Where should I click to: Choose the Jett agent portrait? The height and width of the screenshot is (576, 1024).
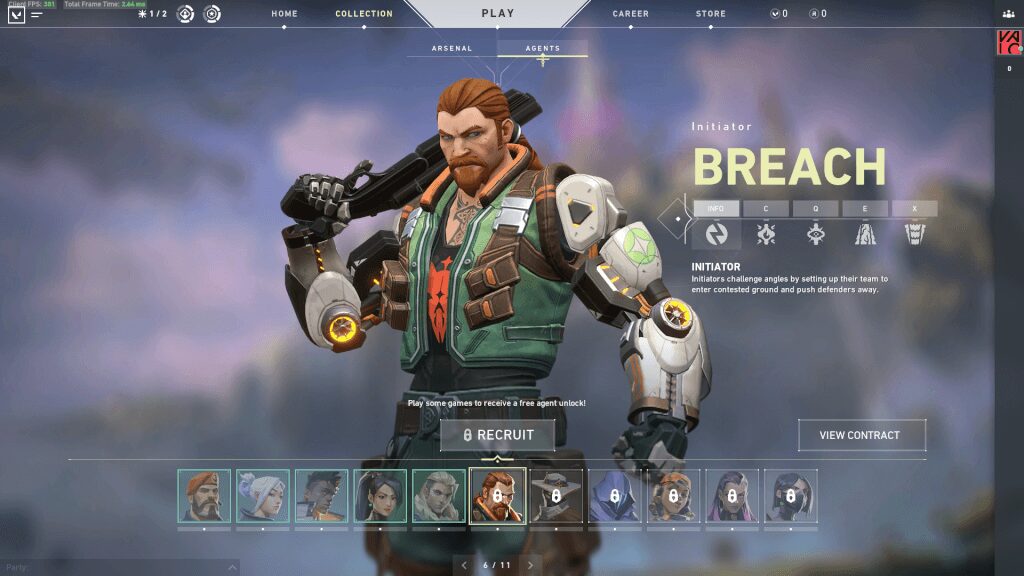click(263, 496)
